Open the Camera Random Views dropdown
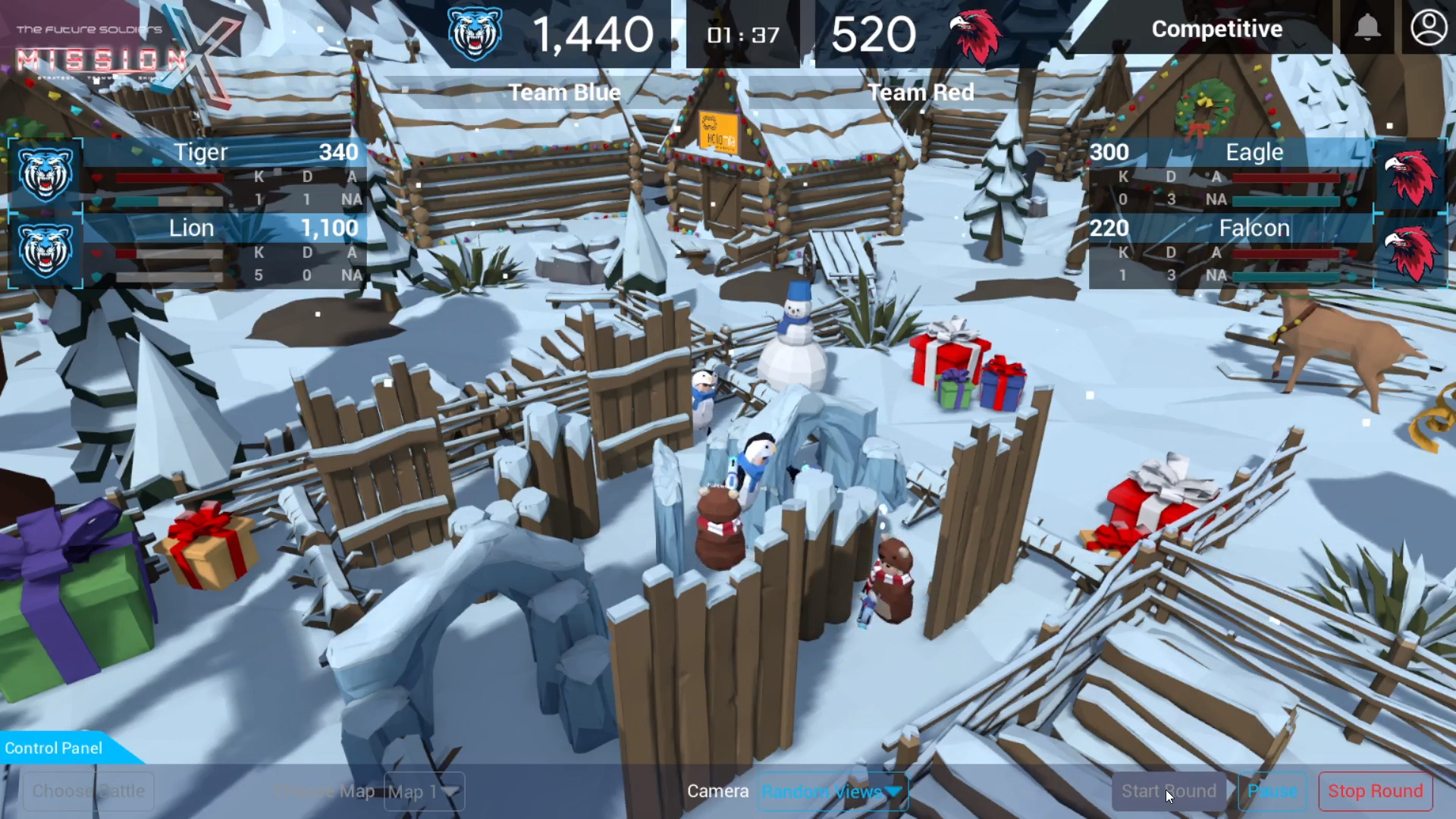 point(832,792)
